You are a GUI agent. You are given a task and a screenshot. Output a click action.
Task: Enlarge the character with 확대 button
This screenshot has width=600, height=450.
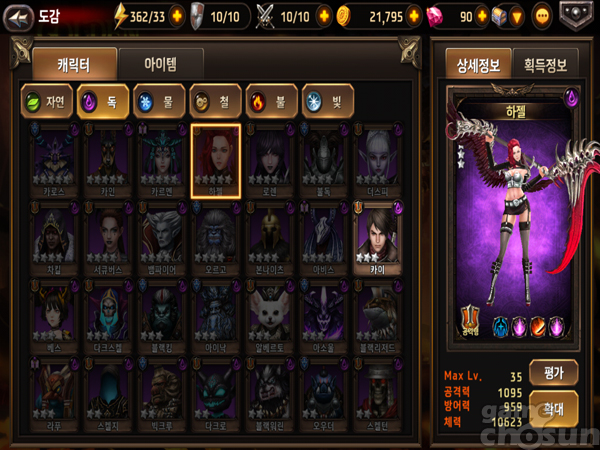pos(554,409)
